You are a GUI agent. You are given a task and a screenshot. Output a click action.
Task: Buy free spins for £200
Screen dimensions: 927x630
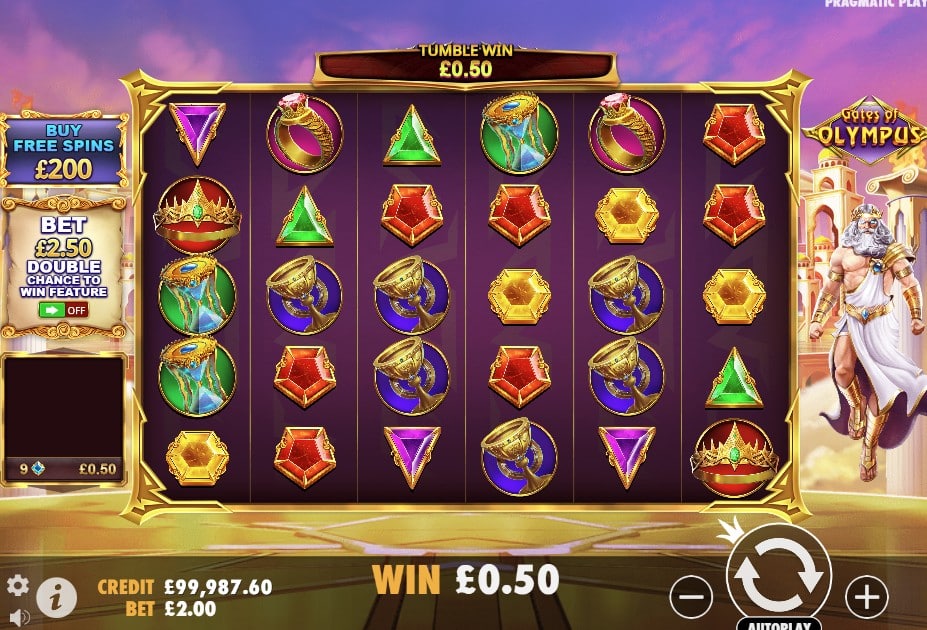click(x=65, y=151)
